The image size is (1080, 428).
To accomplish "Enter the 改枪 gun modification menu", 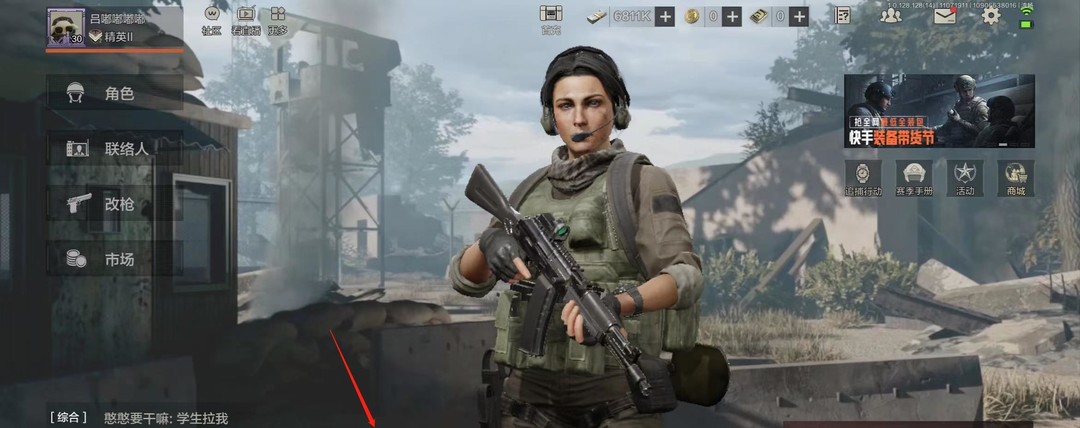I will pyautogui.click(x=115, y=204).
